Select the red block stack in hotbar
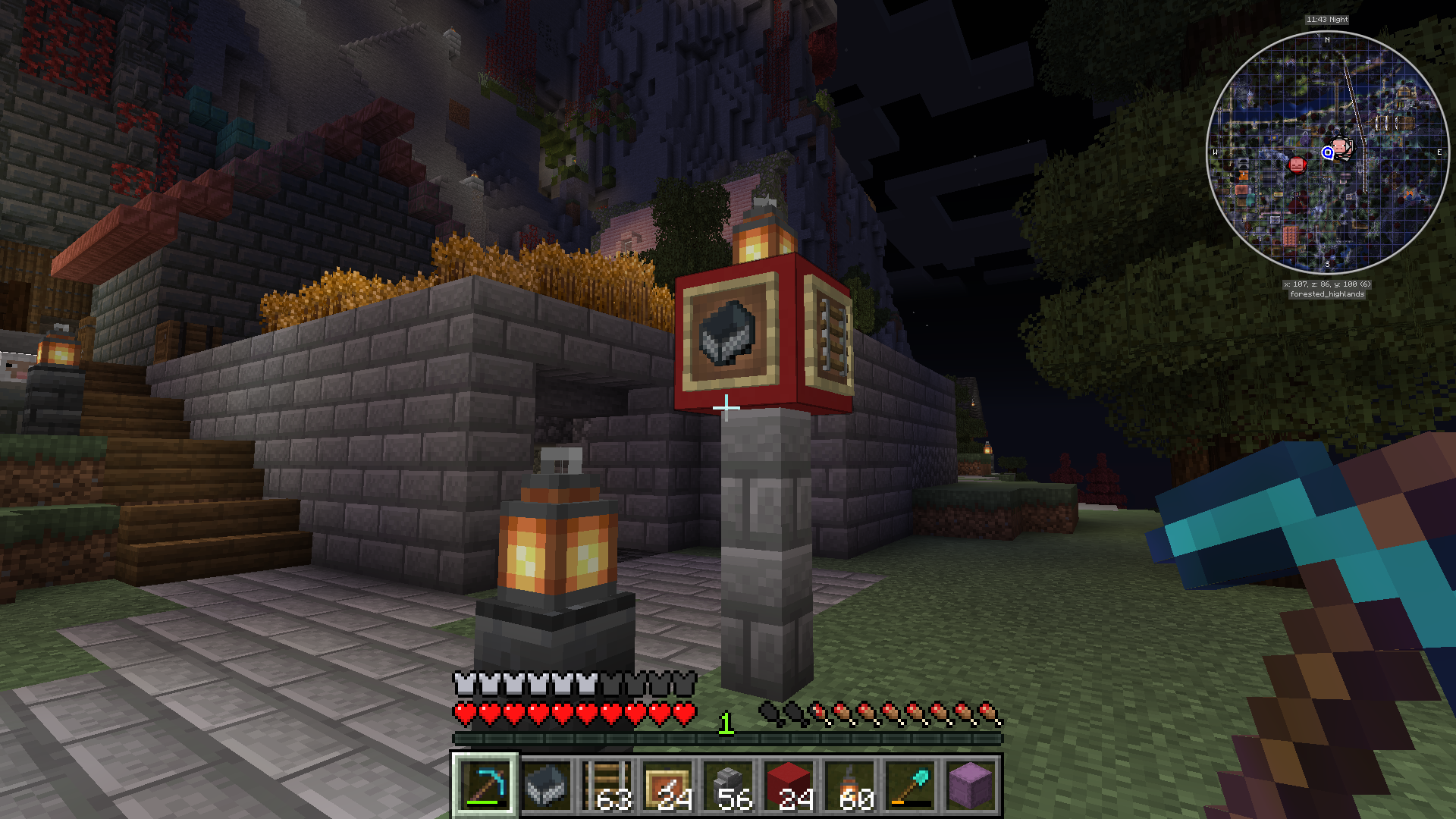 click(x=789, y=785)
